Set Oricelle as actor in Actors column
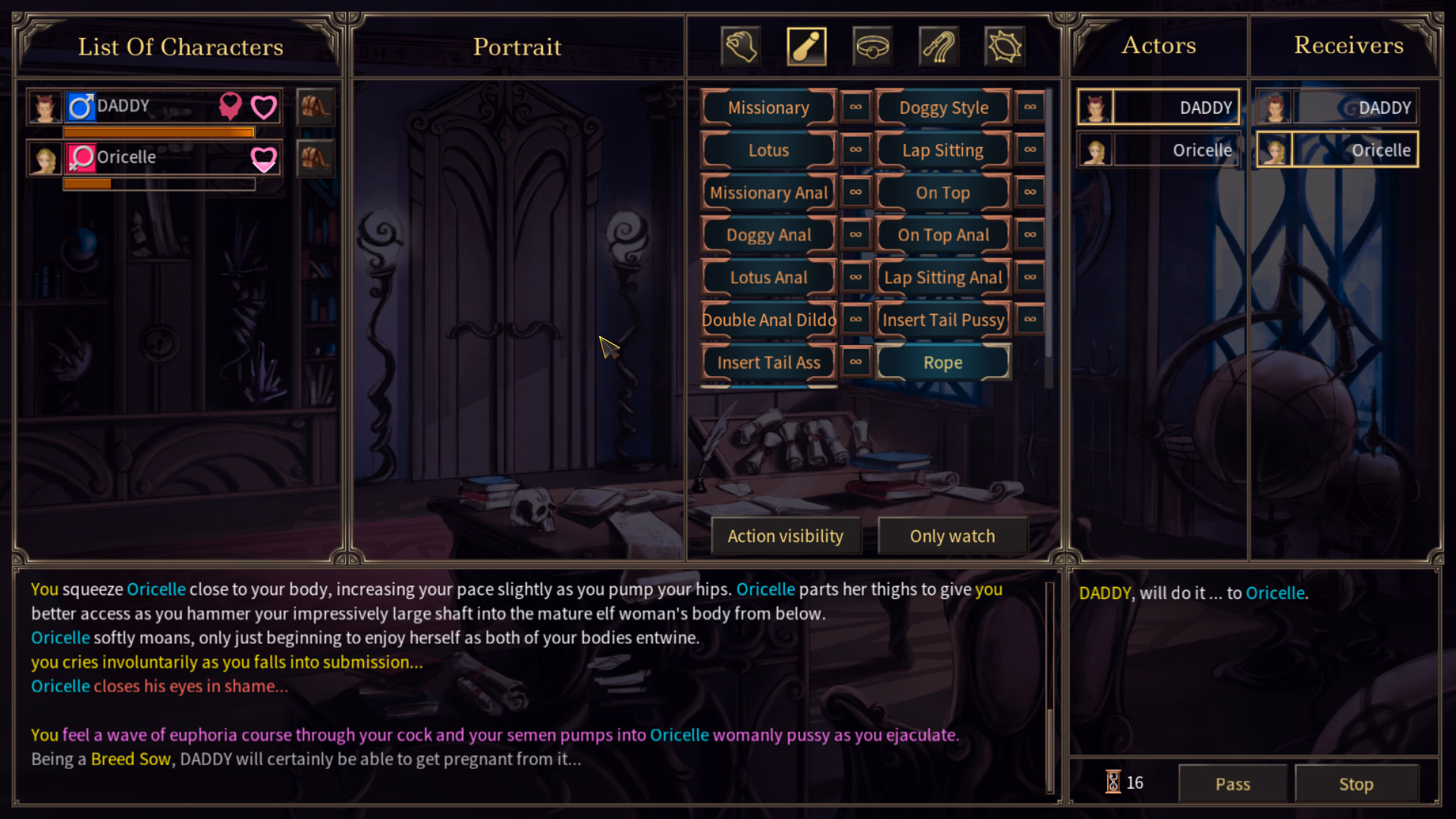This screenshot has height=819, width=1456. point(1158,150)
